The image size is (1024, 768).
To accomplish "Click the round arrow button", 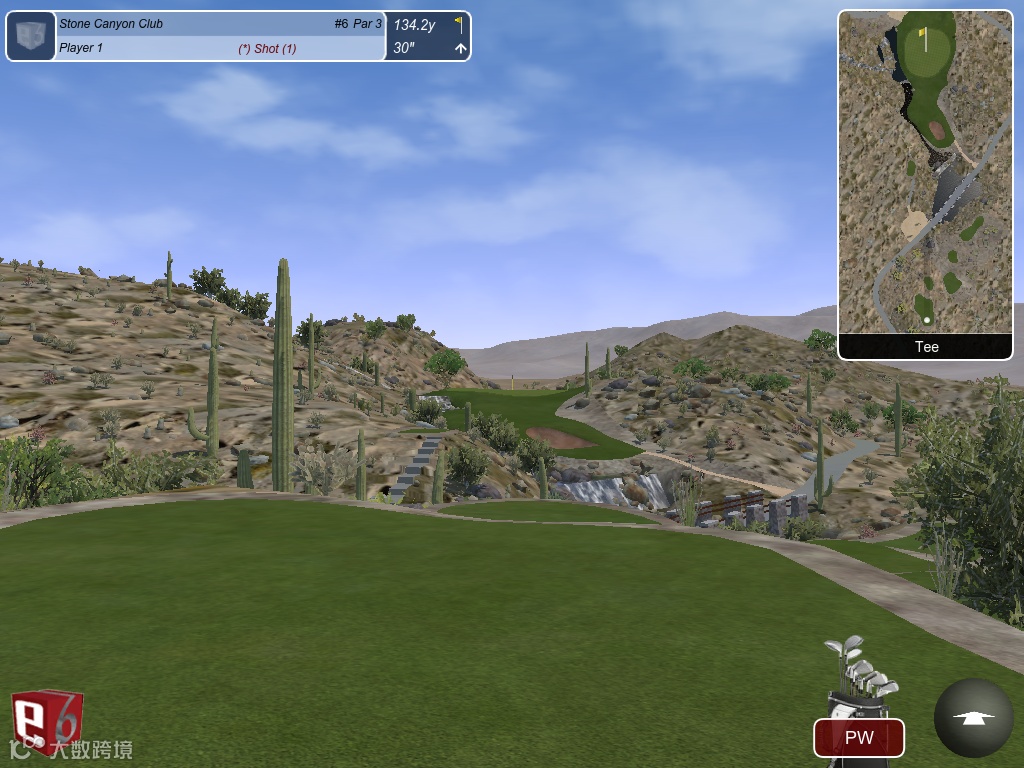I will (x=973, y=717).
